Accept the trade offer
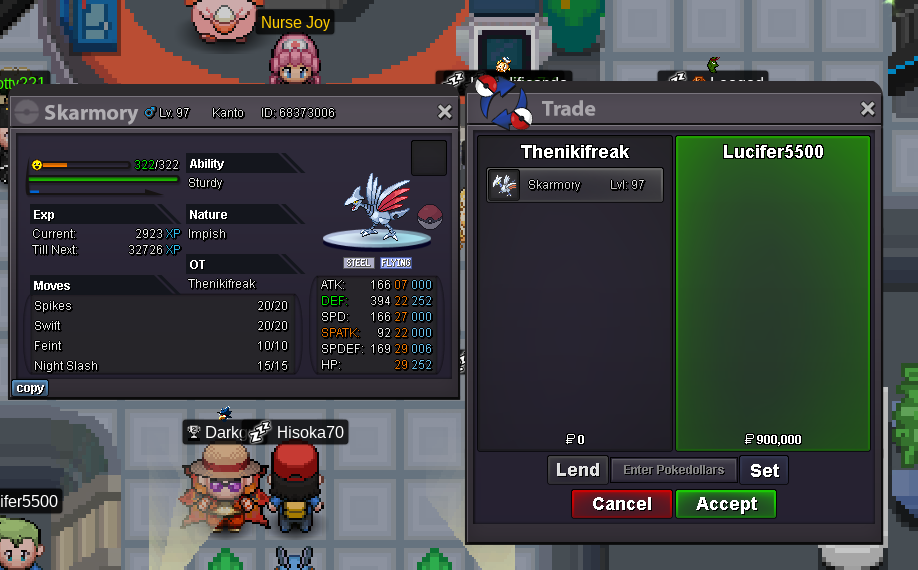 coord(725,504)
